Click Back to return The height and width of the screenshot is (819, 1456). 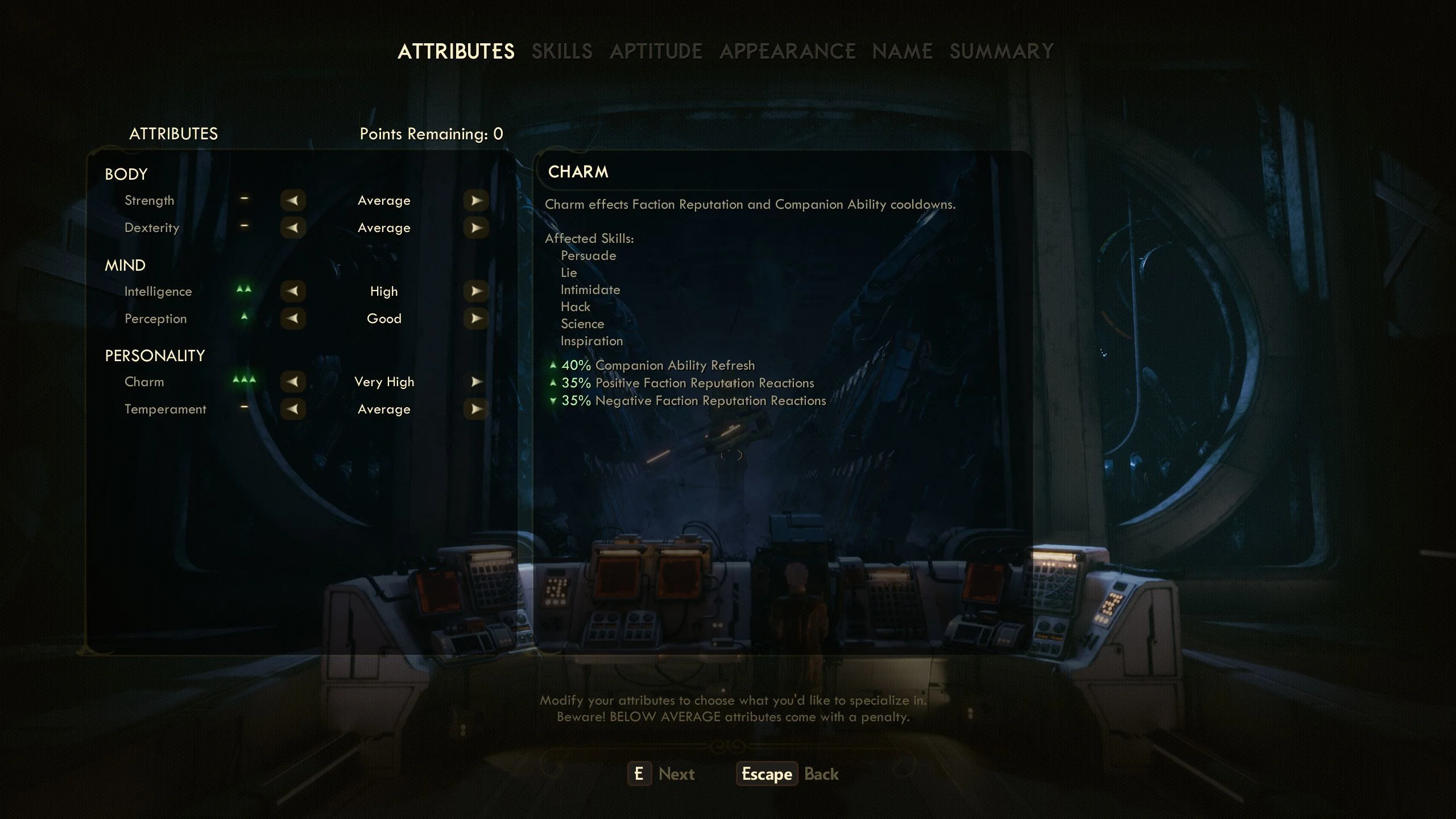(821, 774)
